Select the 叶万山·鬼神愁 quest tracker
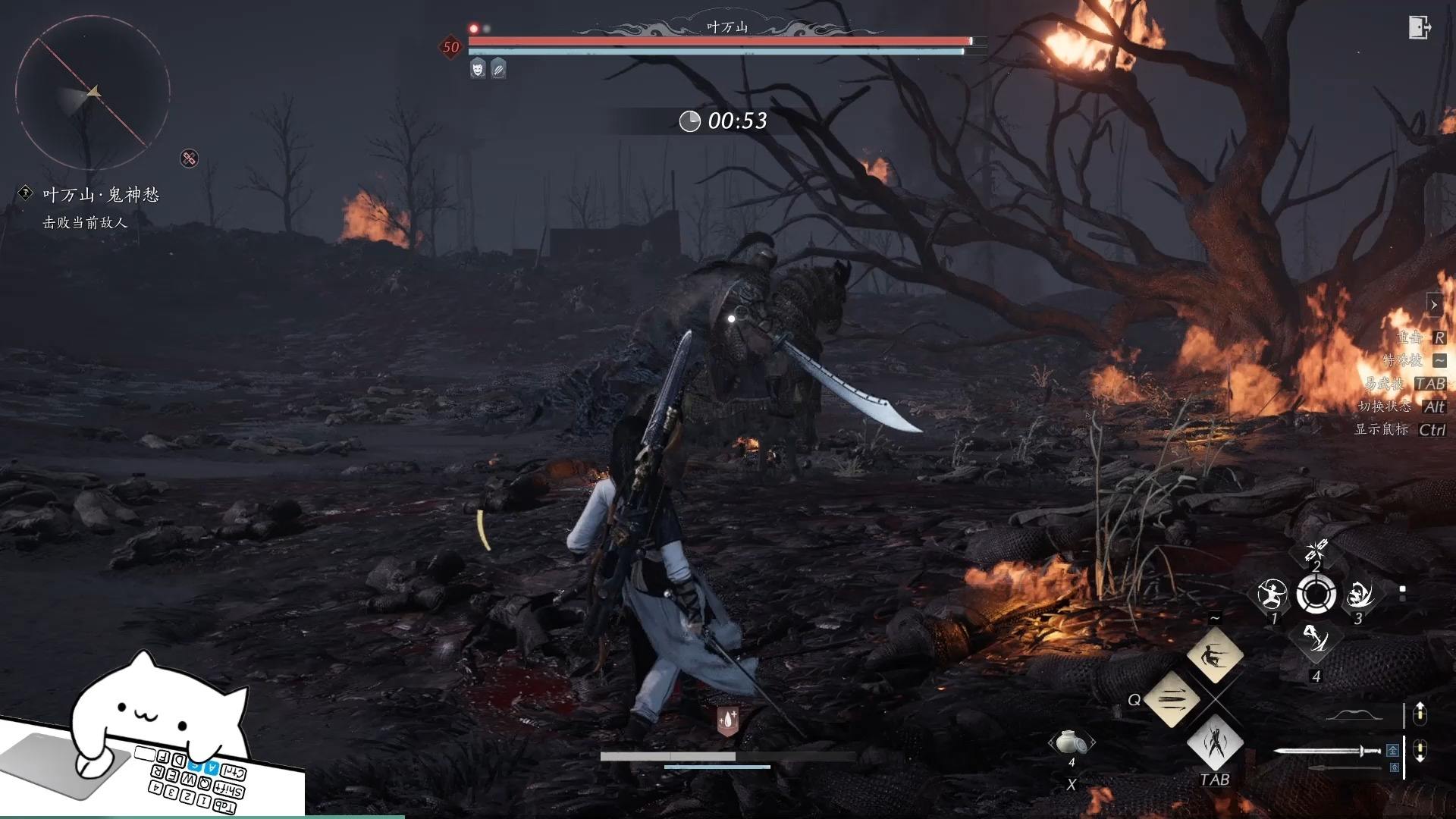Image resolution: width=1456 pixels, height=819 pixels. point(101,196)
